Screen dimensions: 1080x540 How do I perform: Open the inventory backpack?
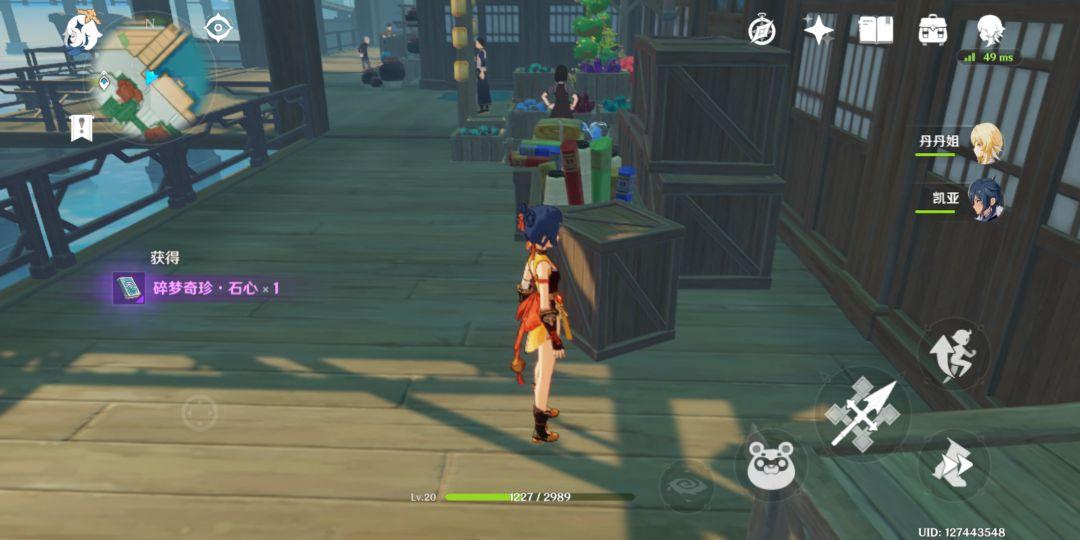click(x=933, y=30)
